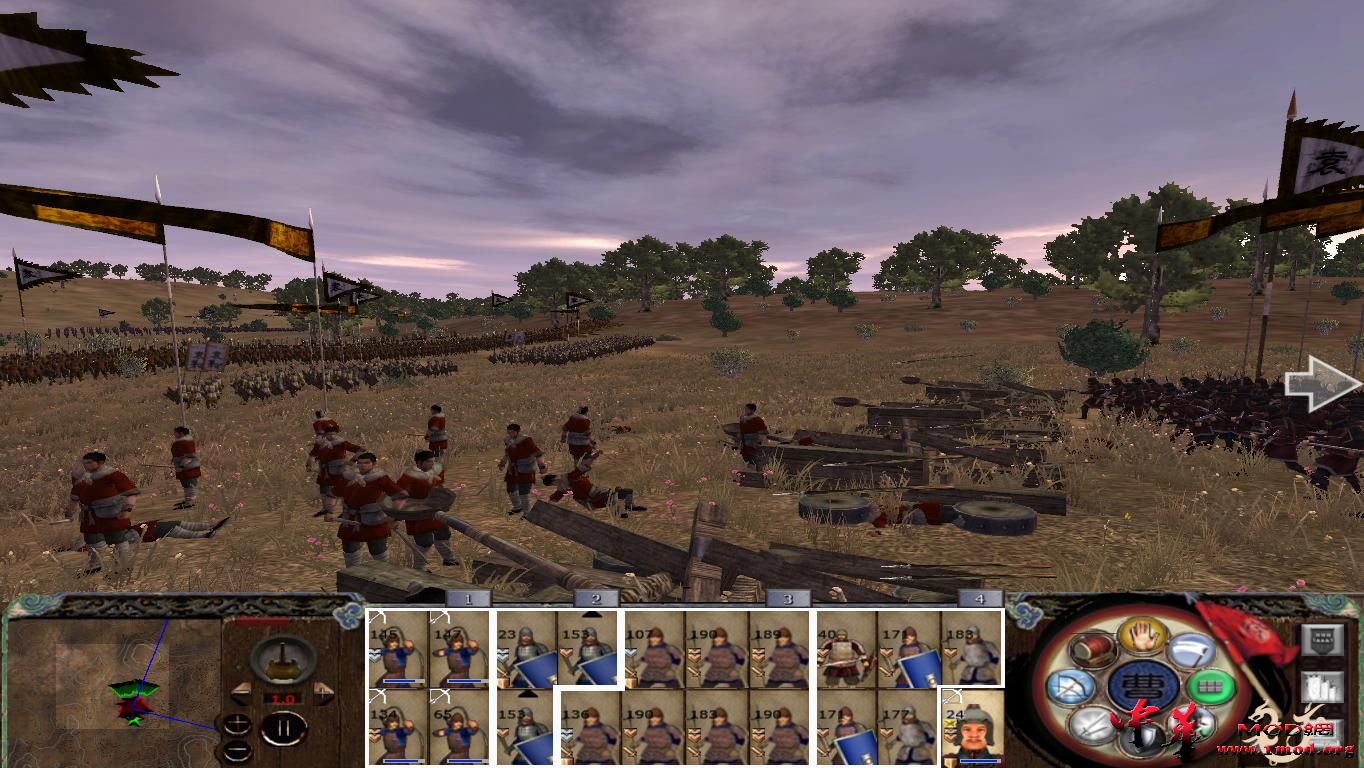This screenshot has width=1364, height=768.
Task: Click the central Cao faction emblem
Action: (x=1143, y=685)
